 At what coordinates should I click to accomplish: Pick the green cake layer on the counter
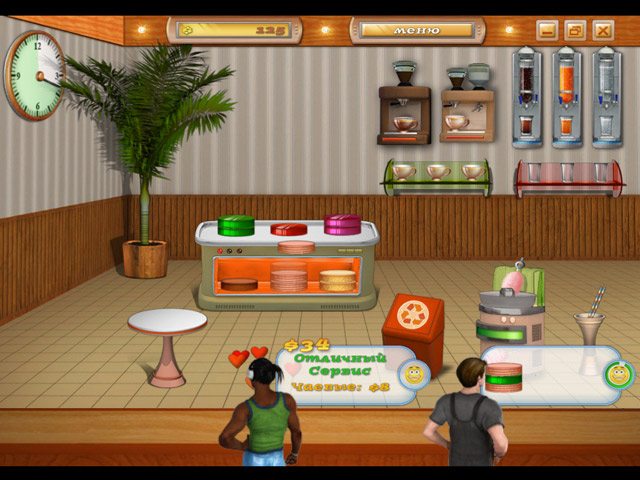tap(237, 224)
